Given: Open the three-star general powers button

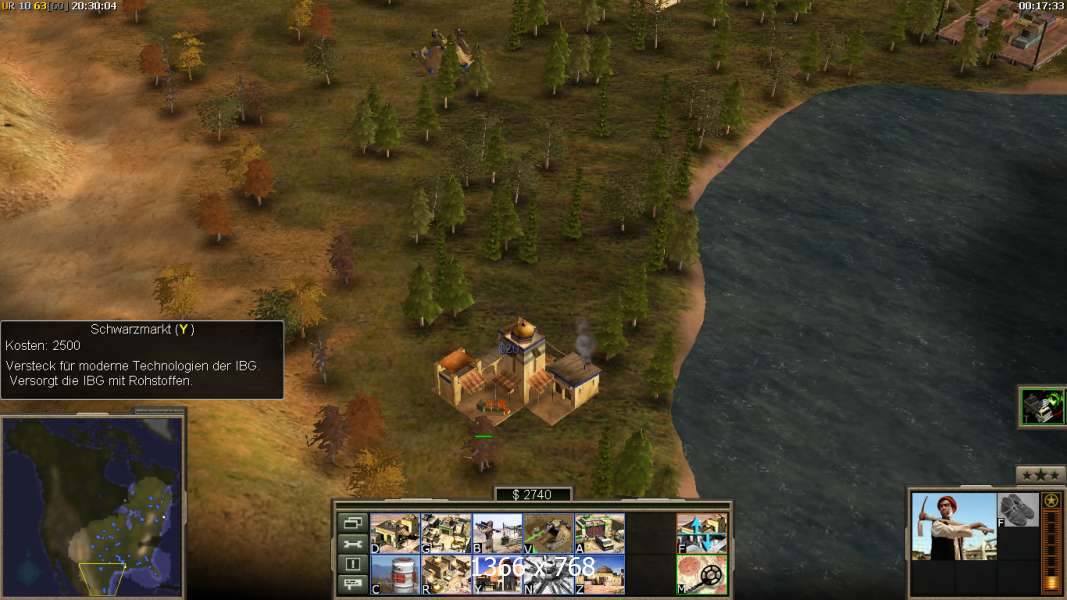Looking at the screenshot, I should coord(1040,475).
